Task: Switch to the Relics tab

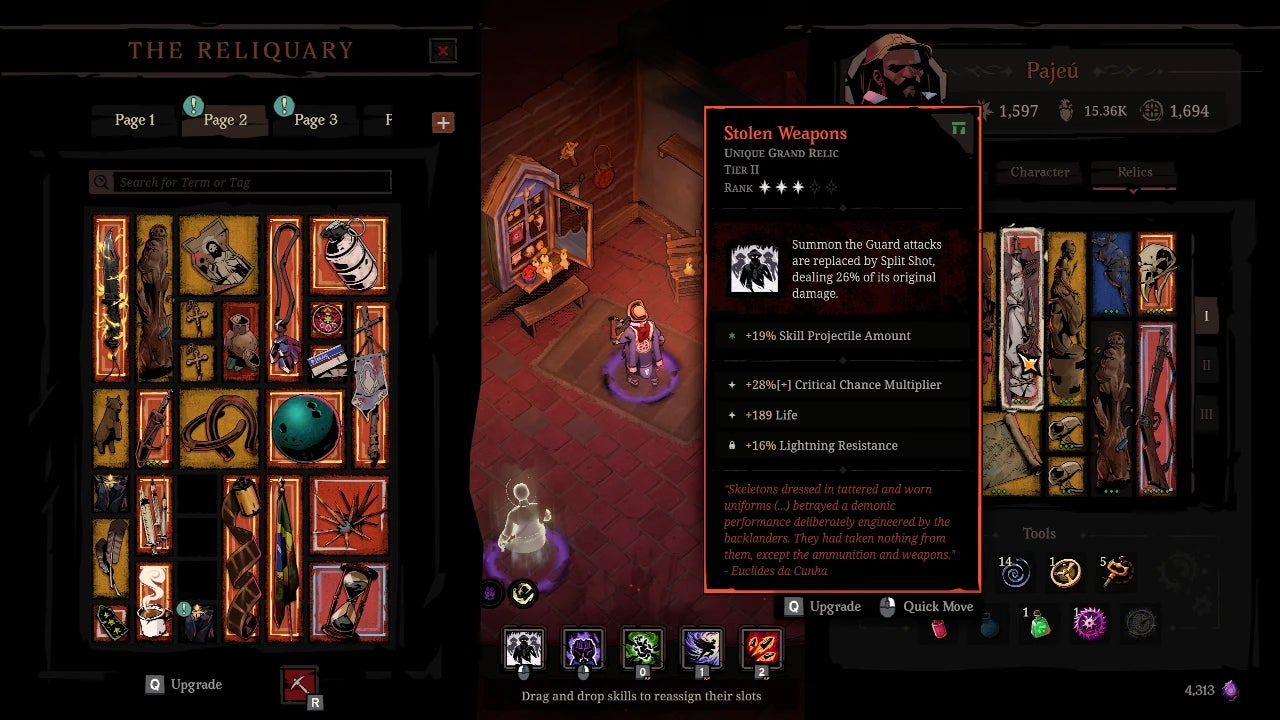Action: 1135,172
